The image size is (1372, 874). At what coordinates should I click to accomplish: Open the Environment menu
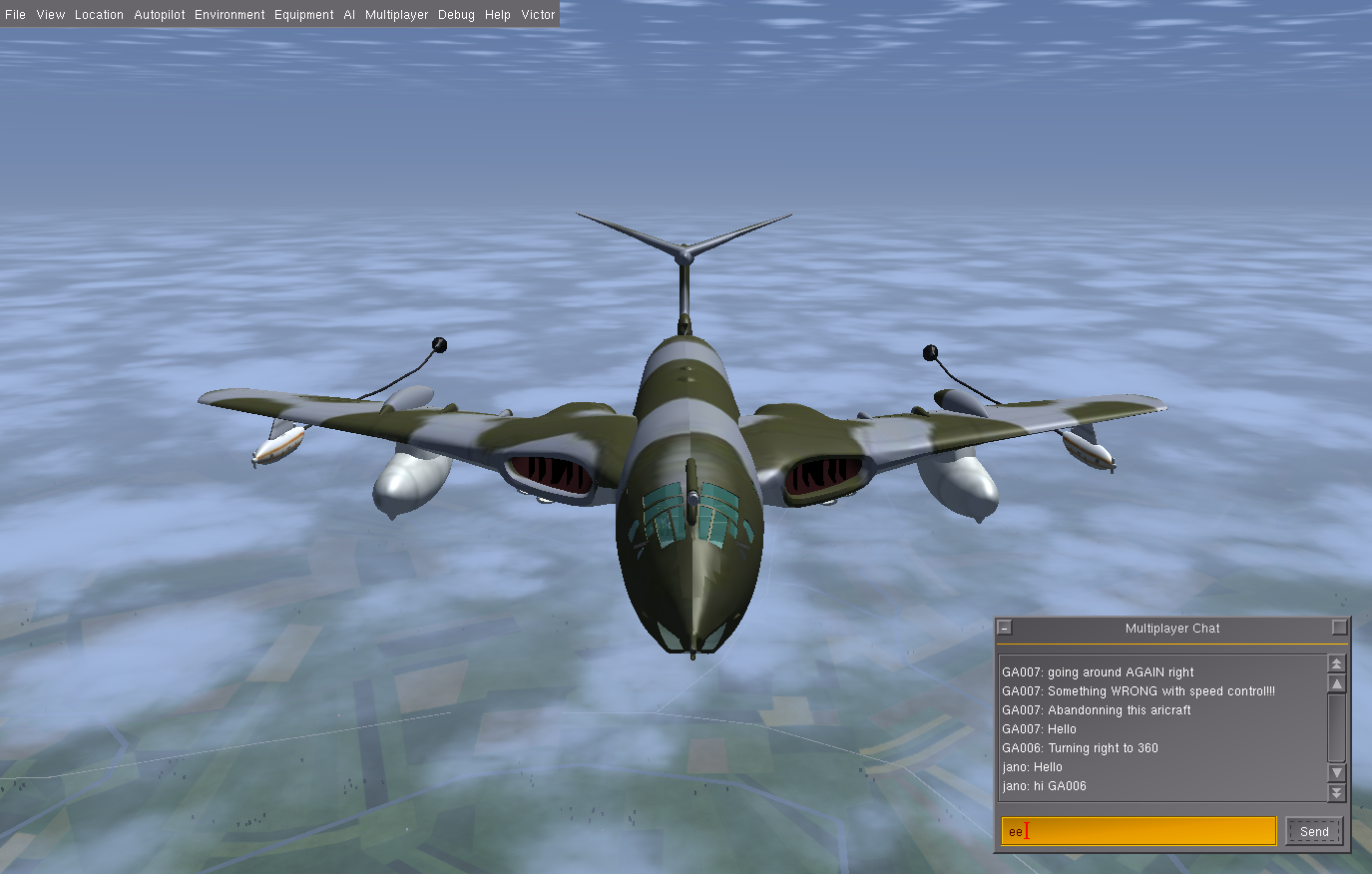click(x=229, y=15)
